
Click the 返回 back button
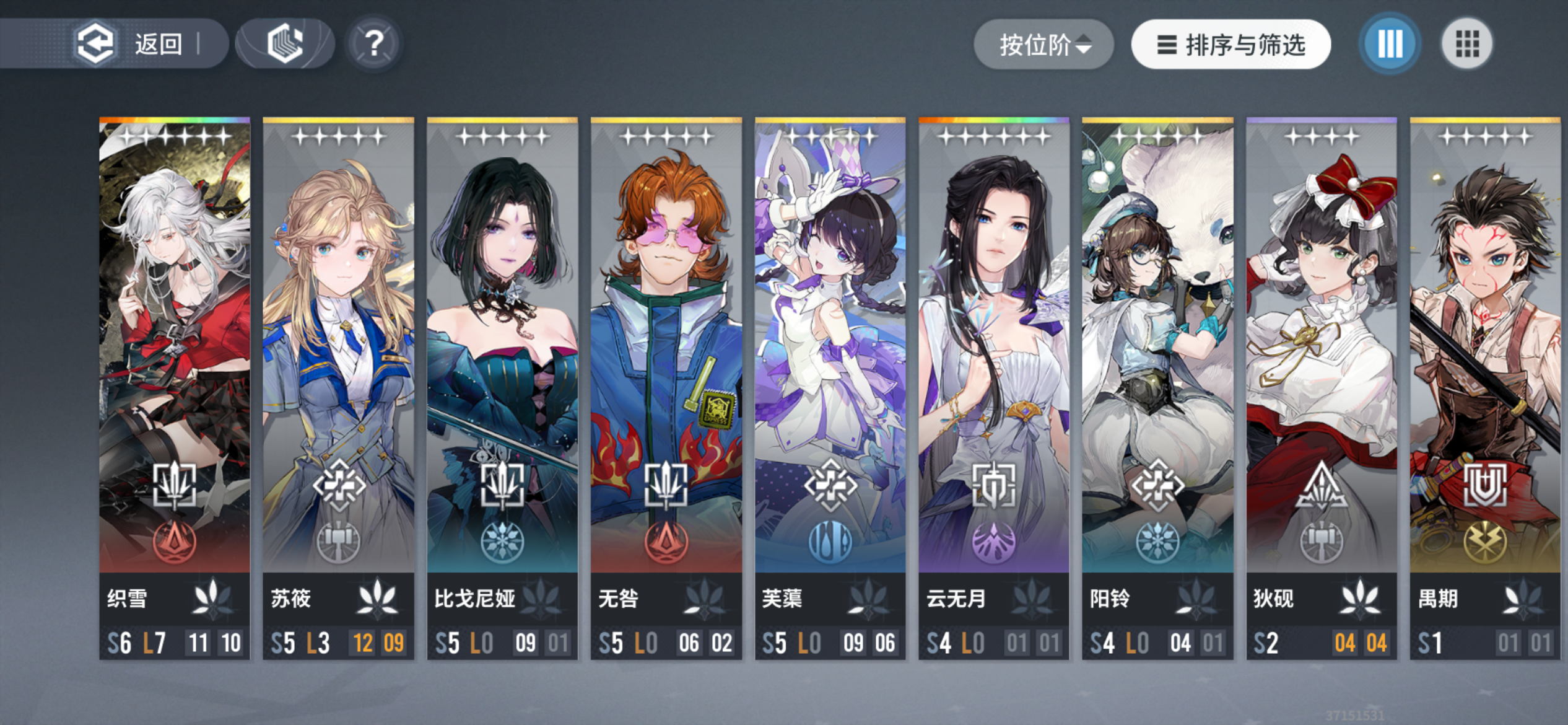pos(136,42)
